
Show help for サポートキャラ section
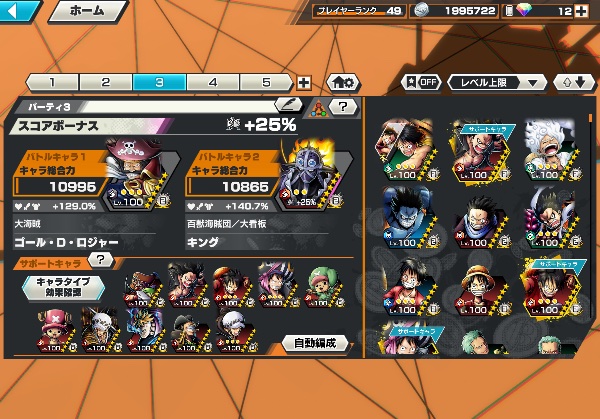tap(99, 261)
